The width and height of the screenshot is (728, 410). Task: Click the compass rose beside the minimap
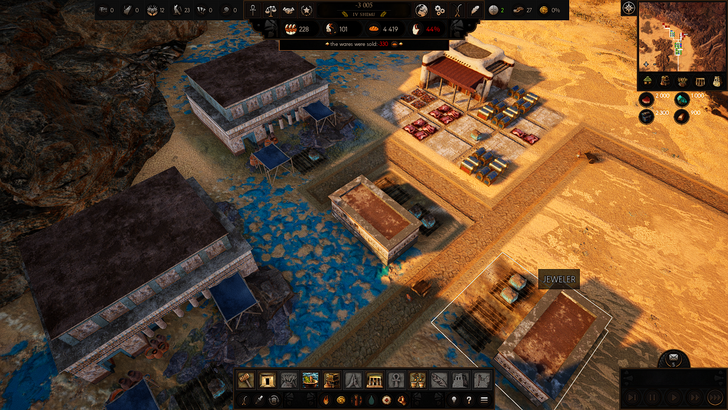[627, 9]
